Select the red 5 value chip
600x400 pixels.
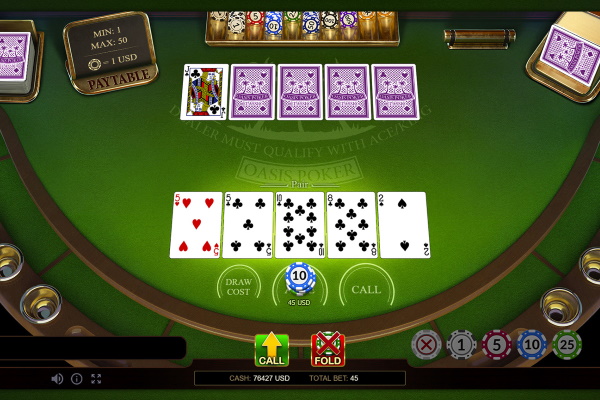(497, 345)
